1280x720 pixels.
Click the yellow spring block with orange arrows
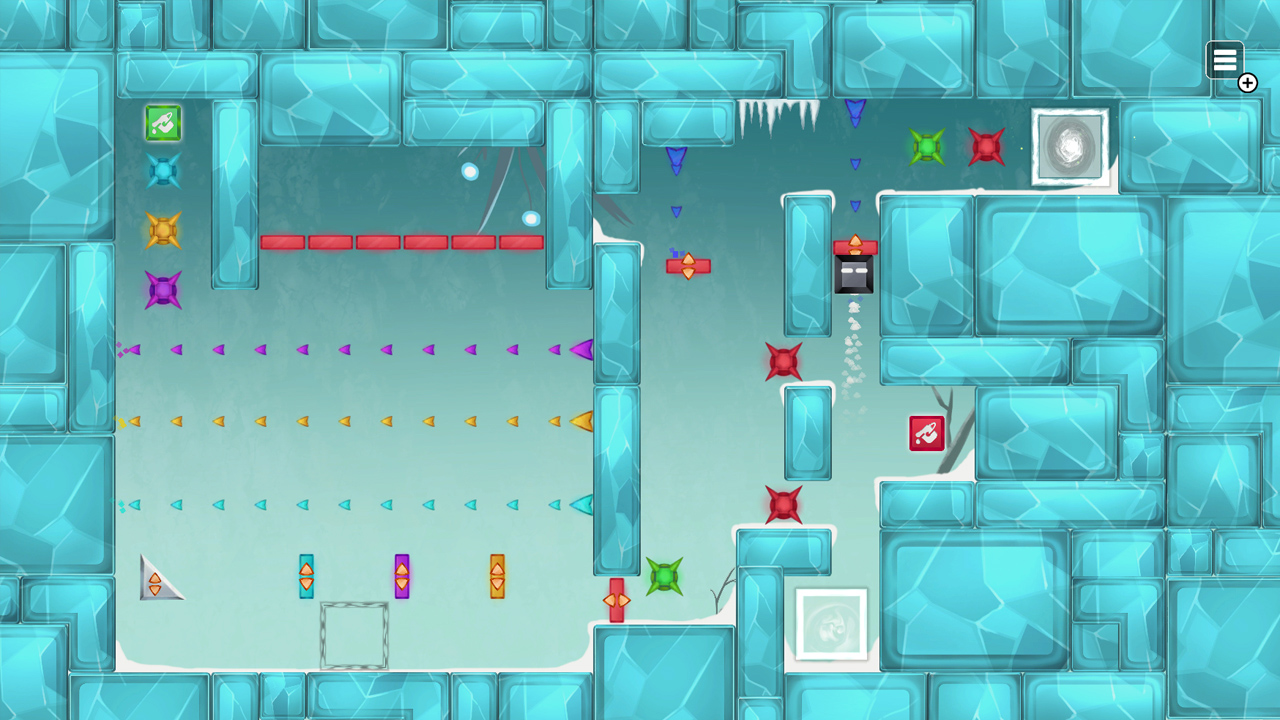coord(496,576)
